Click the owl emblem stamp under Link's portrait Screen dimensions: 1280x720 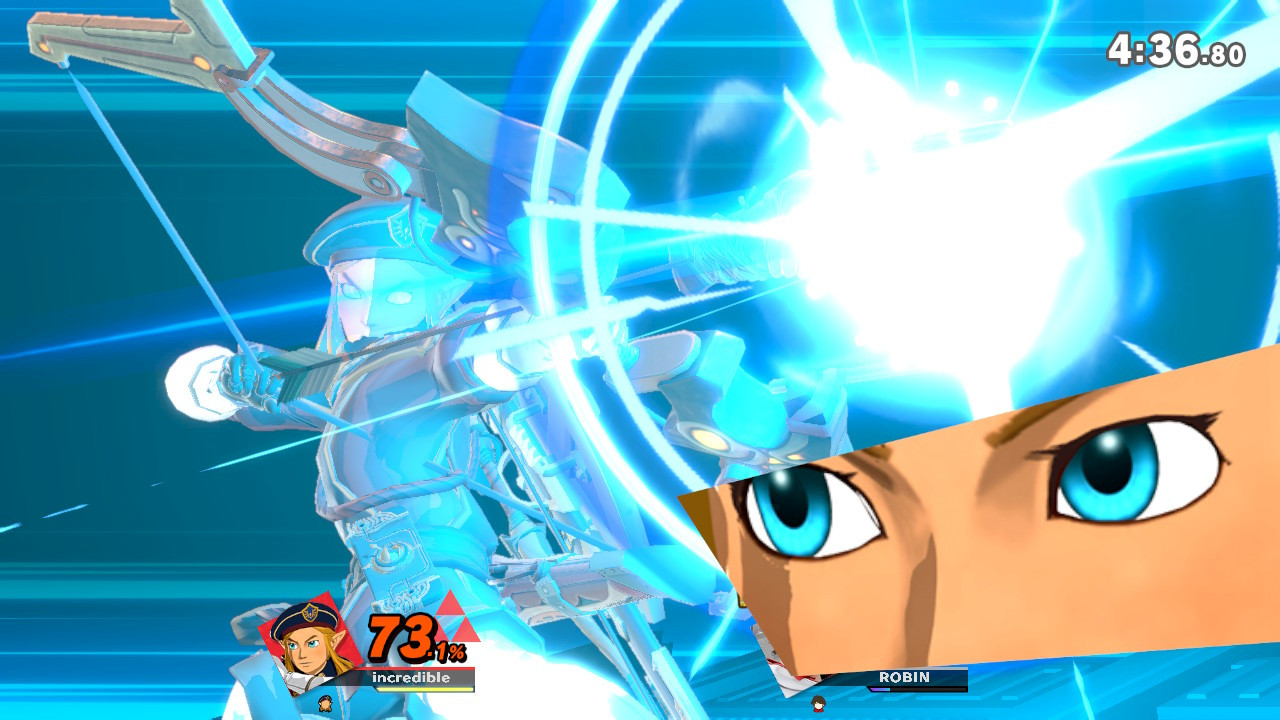click(x=325, y=703)
